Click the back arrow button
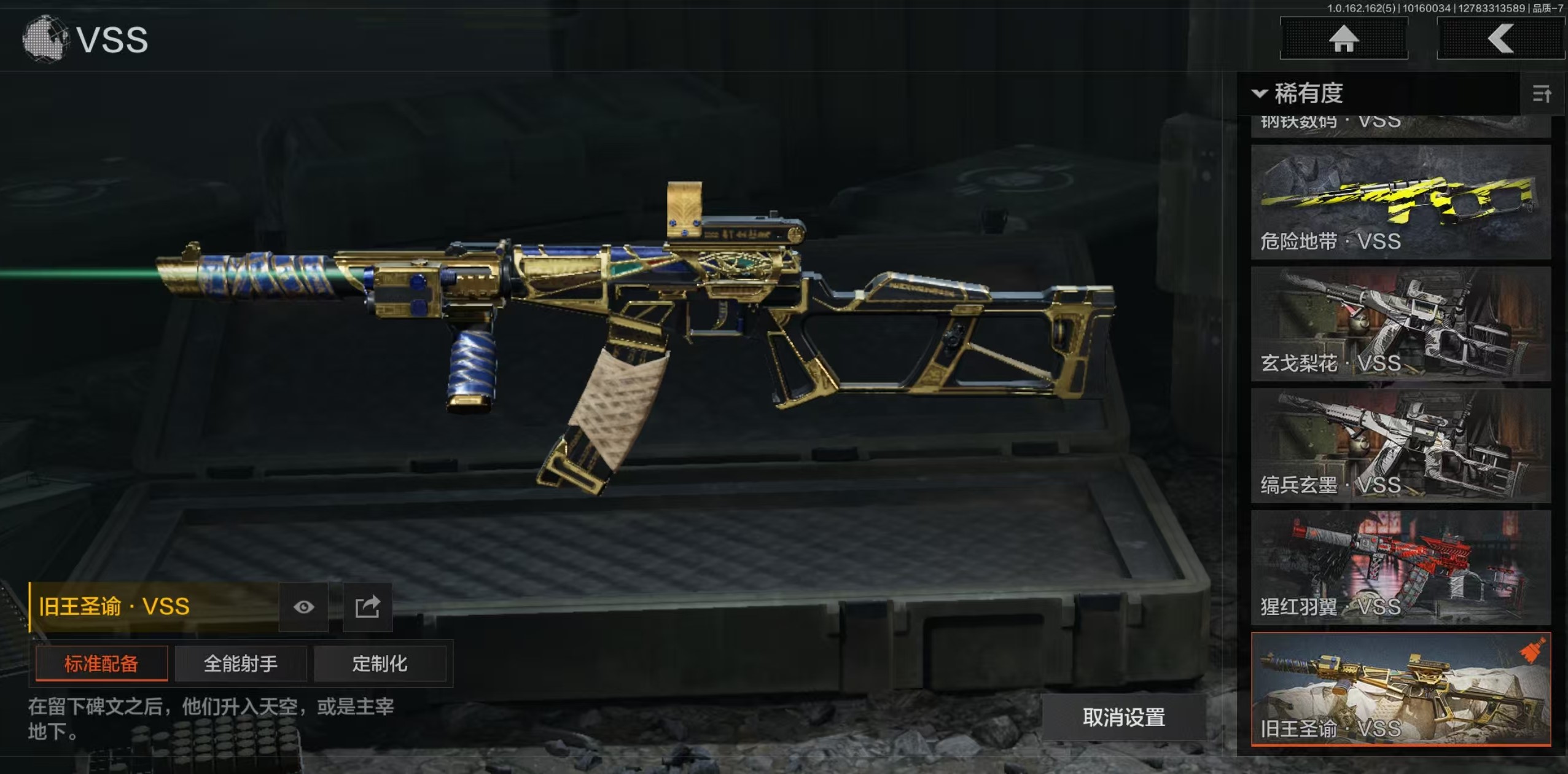Image resolution: width=1568 pixels, height=774 pixels. click(x=1500, y=39)
